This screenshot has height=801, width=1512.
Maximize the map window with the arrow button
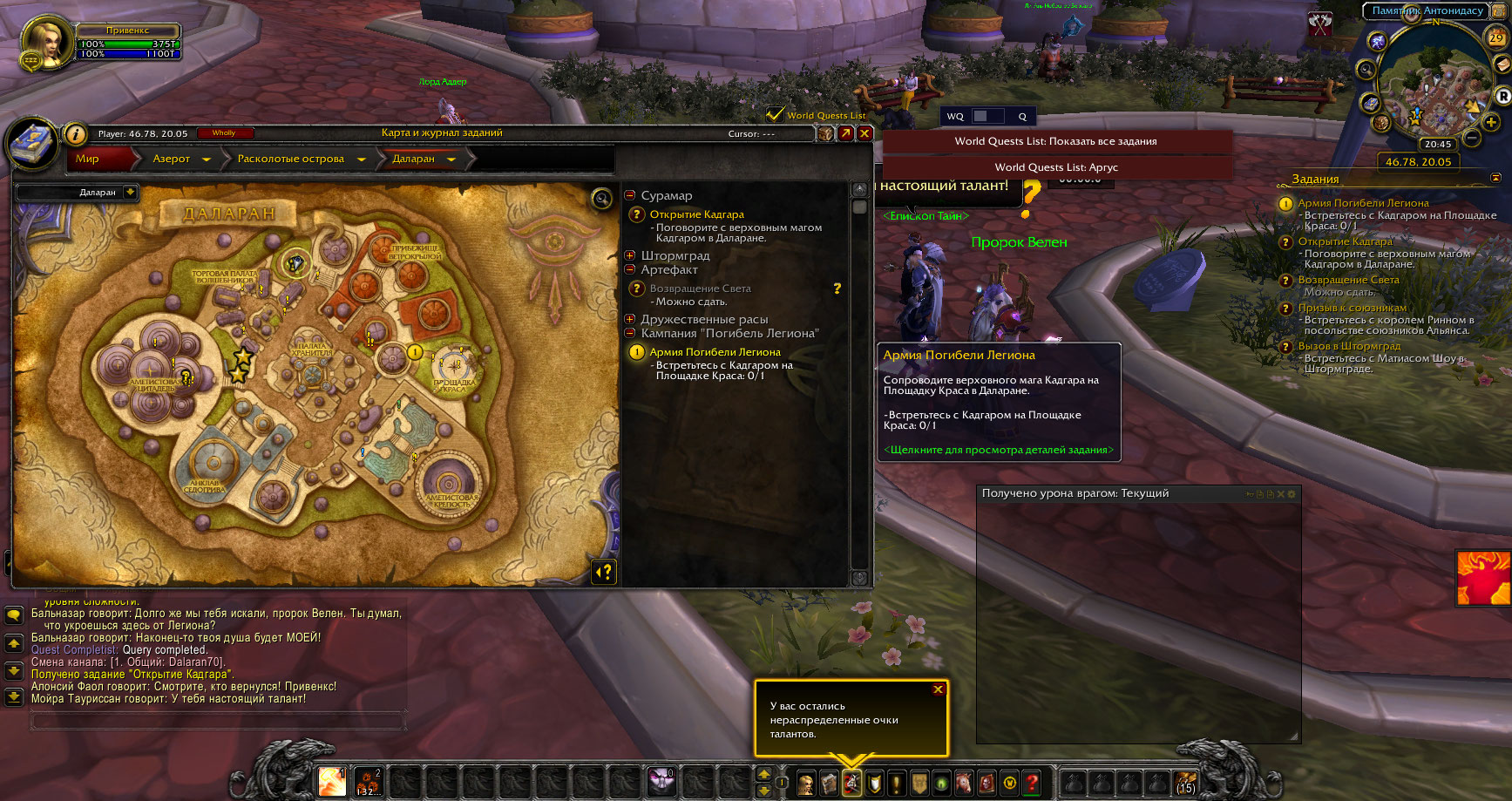(845, 133)
